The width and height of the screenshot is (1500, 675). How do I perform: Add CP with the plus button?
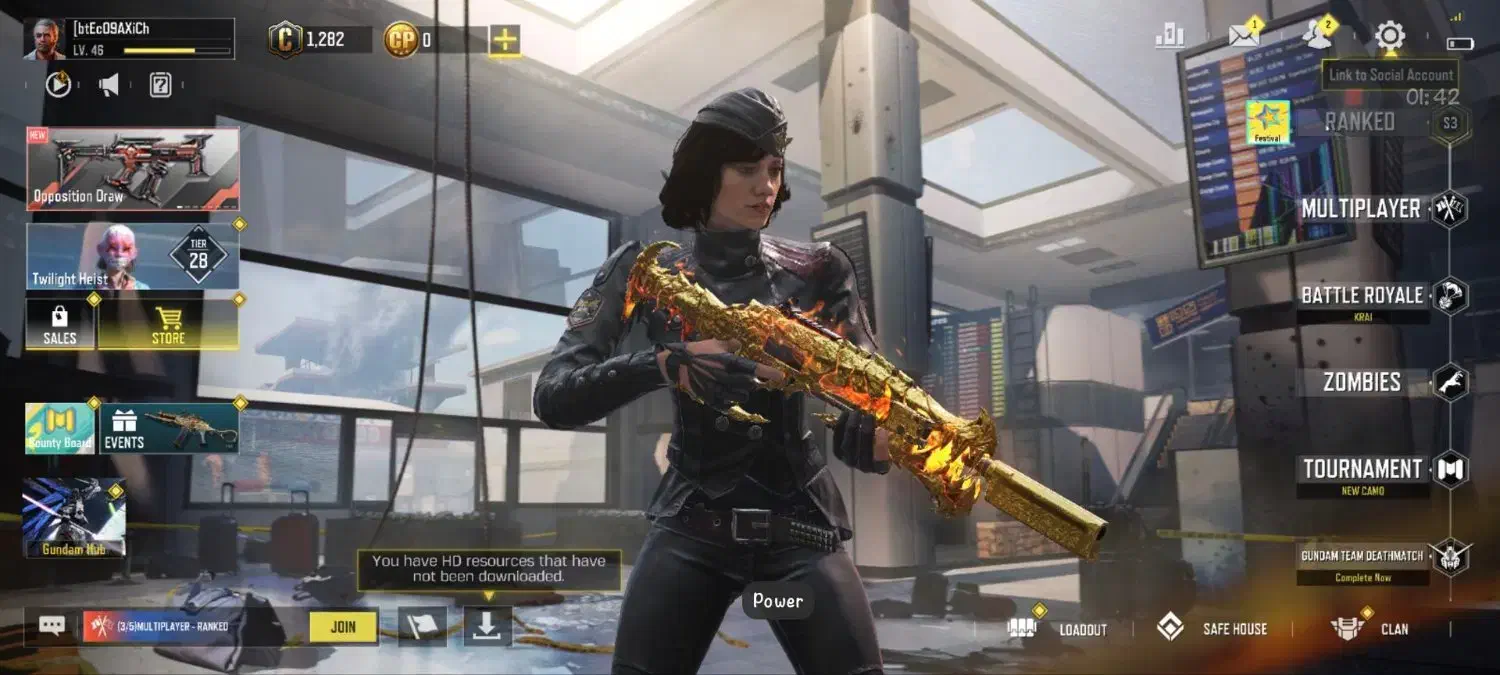(x=505, y=40)
